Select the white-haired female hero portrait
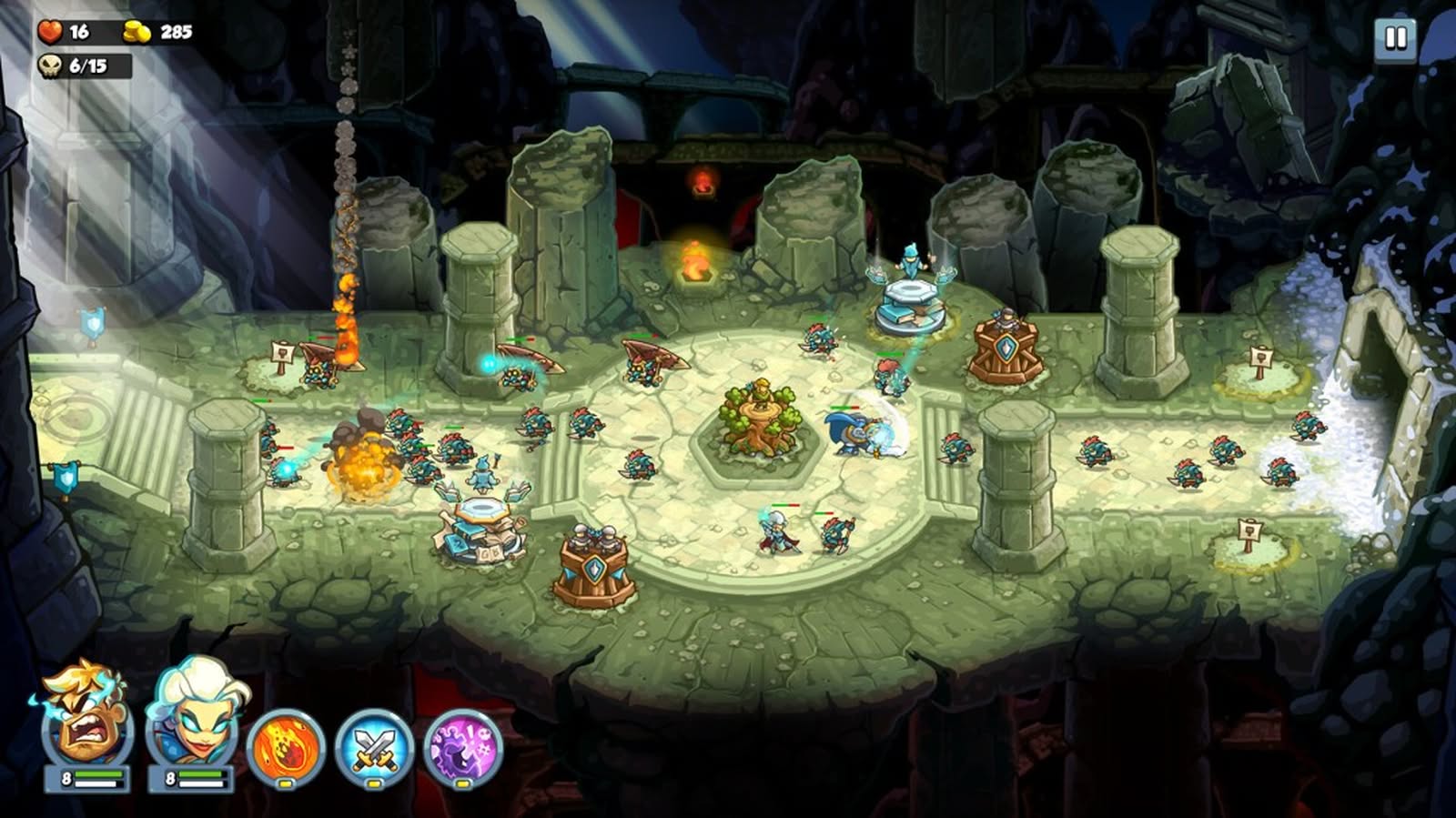This screenshot has width=1456, height=818. coord(191,719)
